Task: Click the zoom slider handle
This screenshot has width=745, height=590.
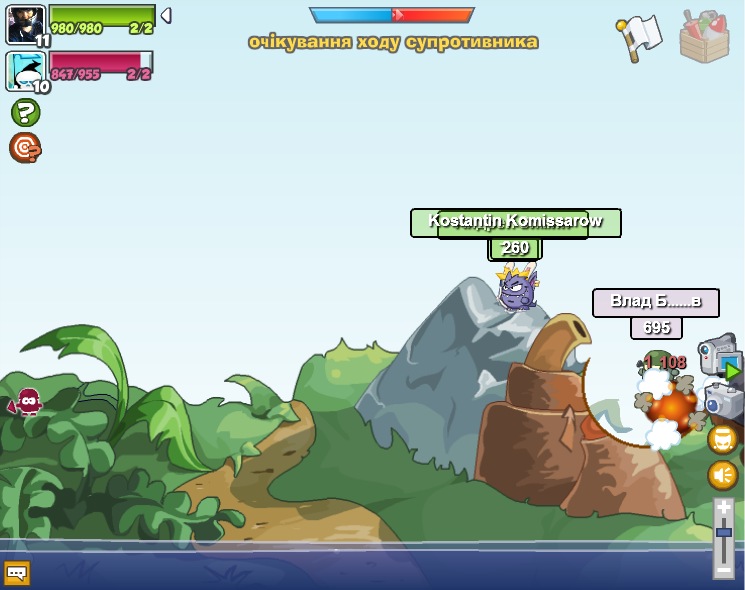Action: pos(724,531)
